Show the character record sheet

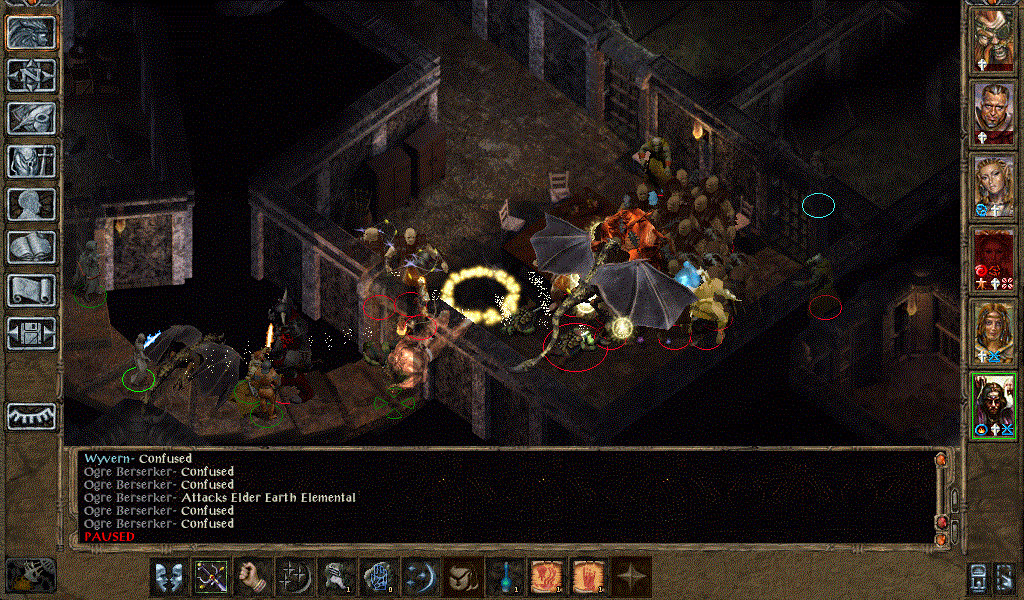[32, 204]
